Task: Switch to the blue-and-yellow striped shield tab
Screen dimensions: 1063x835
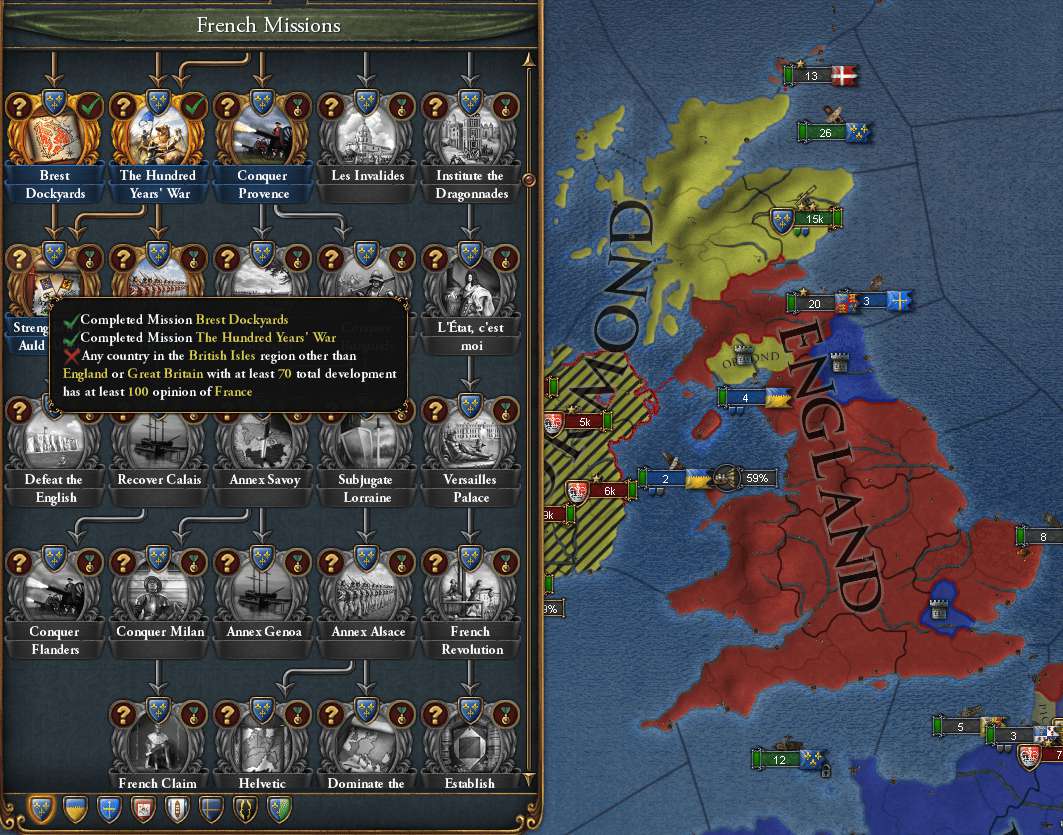Action: click(76, 809)
